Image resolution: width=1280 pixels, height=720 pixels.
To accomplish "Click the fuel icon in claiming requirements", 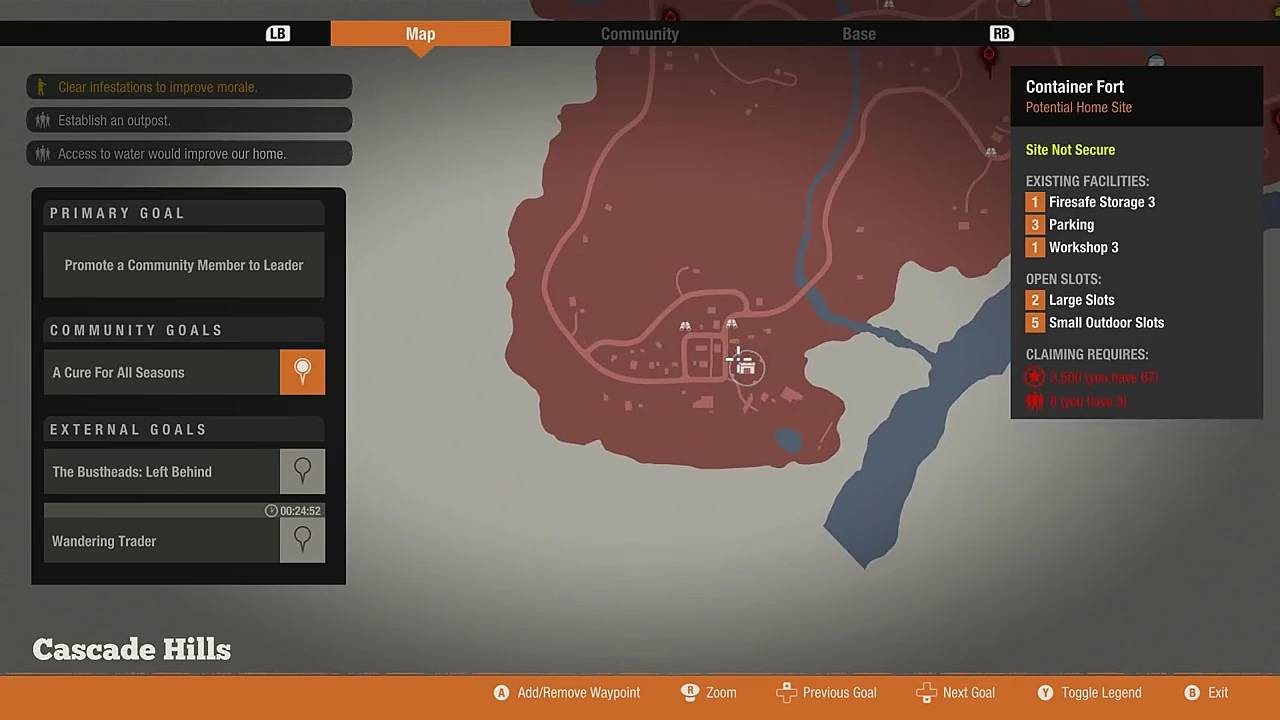I will coord(1034,401).
